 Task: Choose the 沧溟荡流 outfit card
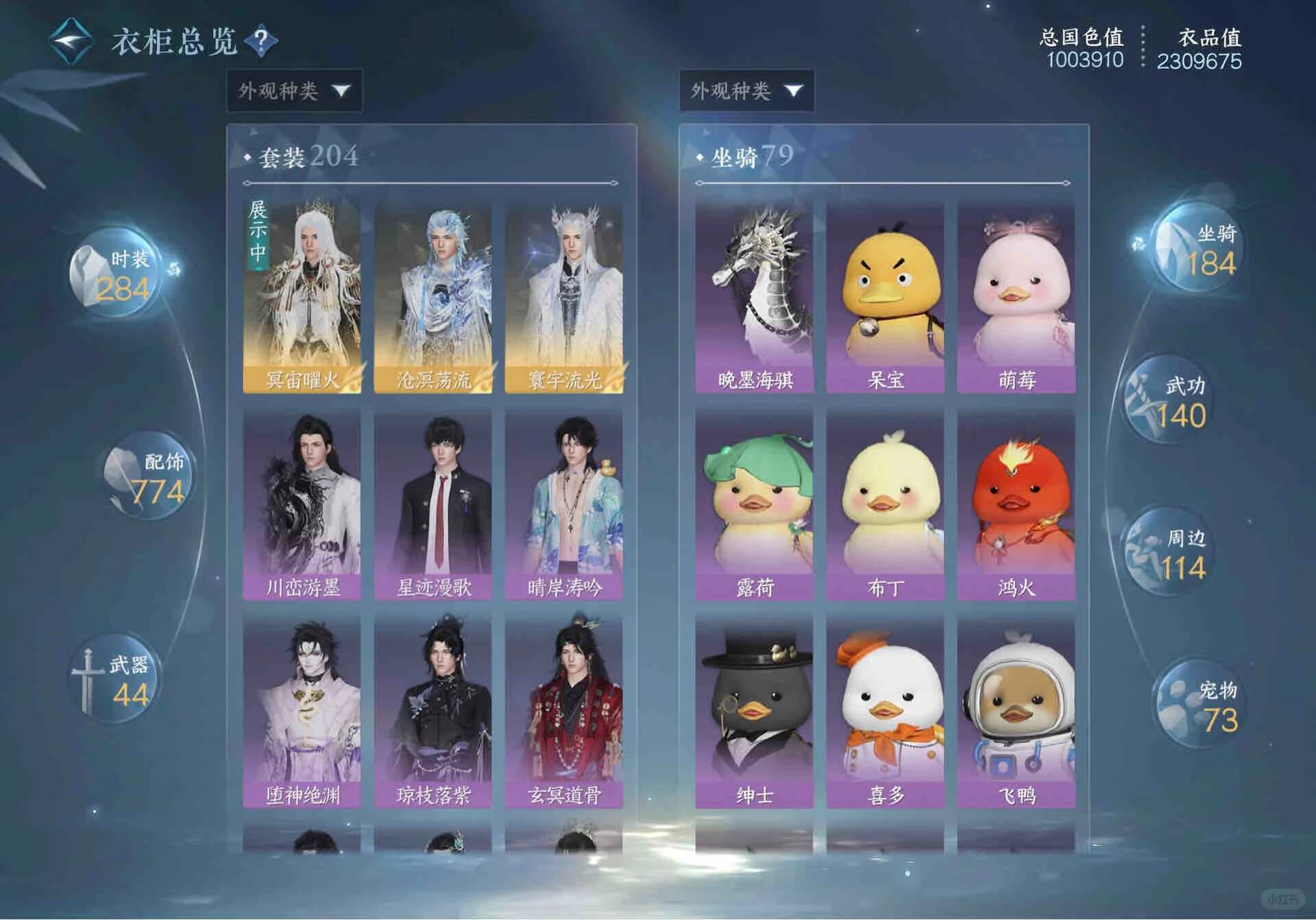point(432,297)
